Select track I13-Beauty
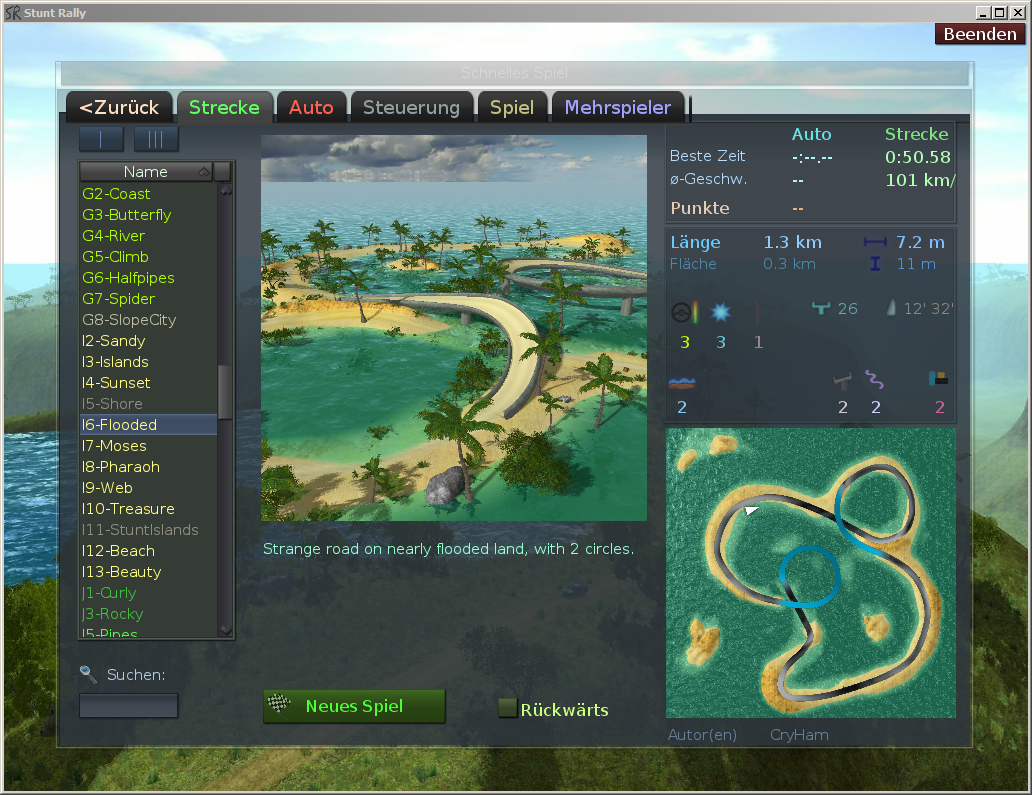The height and width of the screenshot is (795, 1032). [121, 572]
